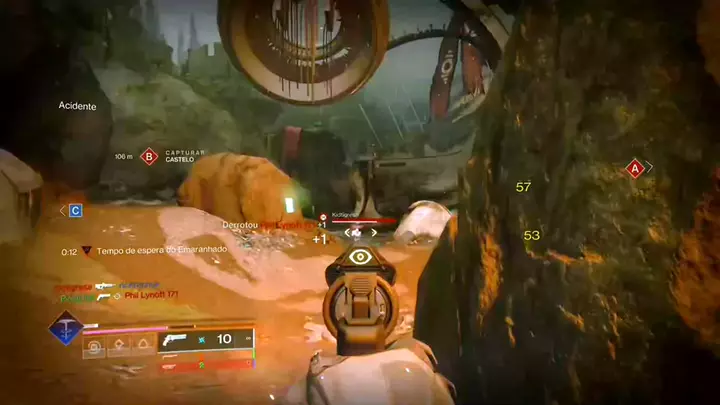Screen dimensions: 720x405
Task: Select the red zone A marker
Action: (x=634, y=168)
